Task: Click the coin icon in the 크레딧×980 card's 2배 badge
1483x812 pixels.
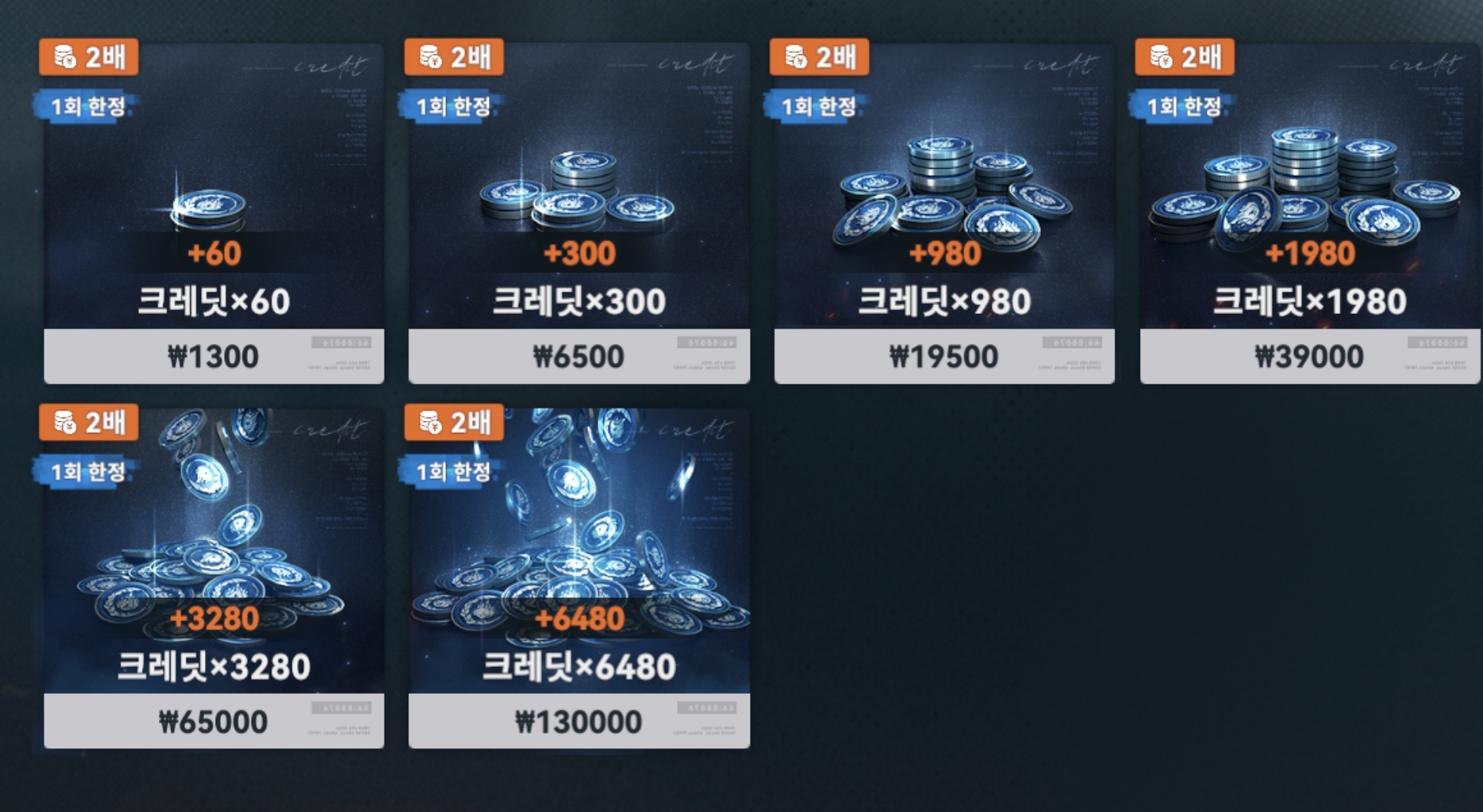Action: [796, 56]
